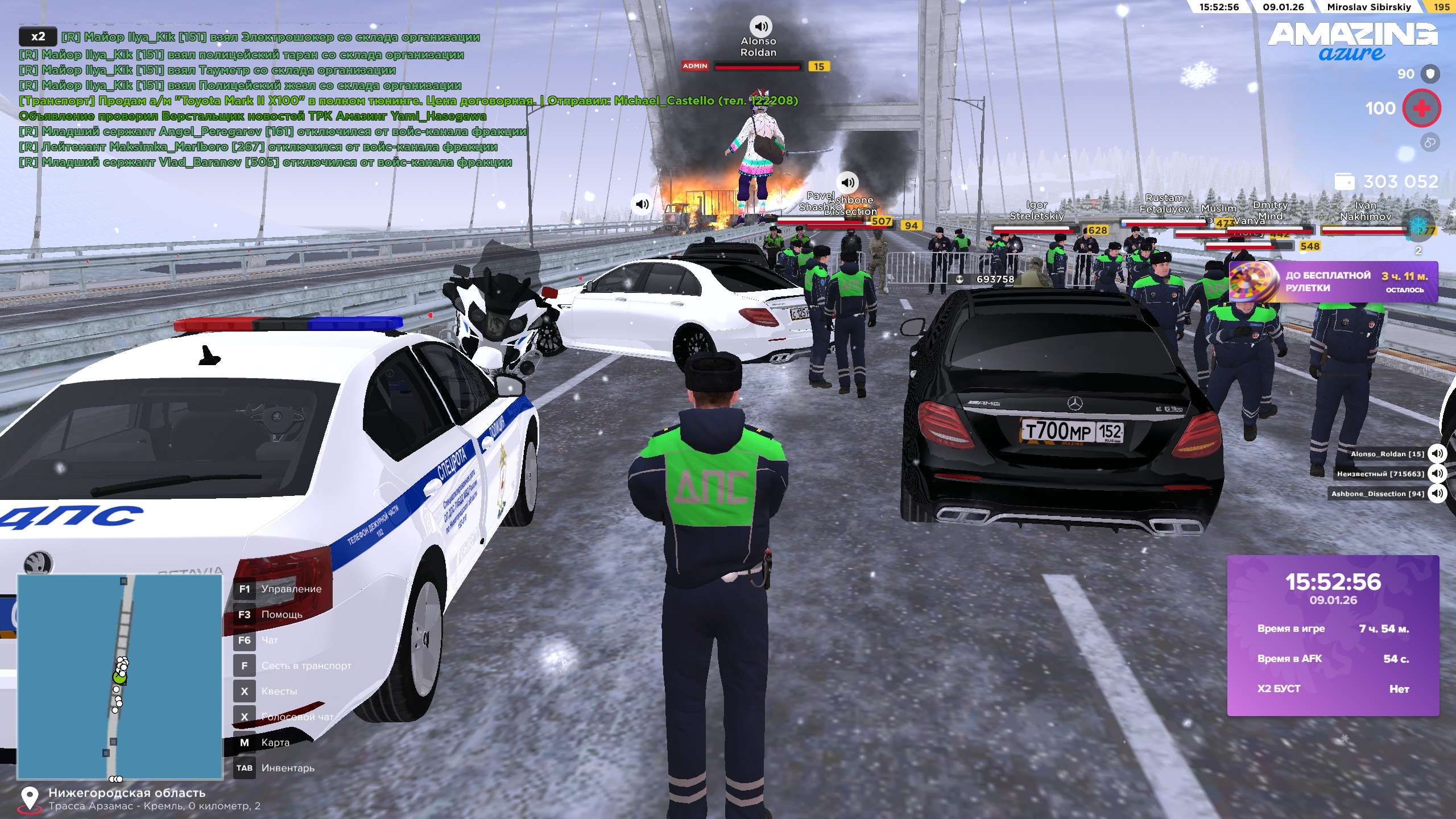Click the Amazing Azure server logo
The width and height of the screenshot is (1456, 819).
tap(1352, 41)
